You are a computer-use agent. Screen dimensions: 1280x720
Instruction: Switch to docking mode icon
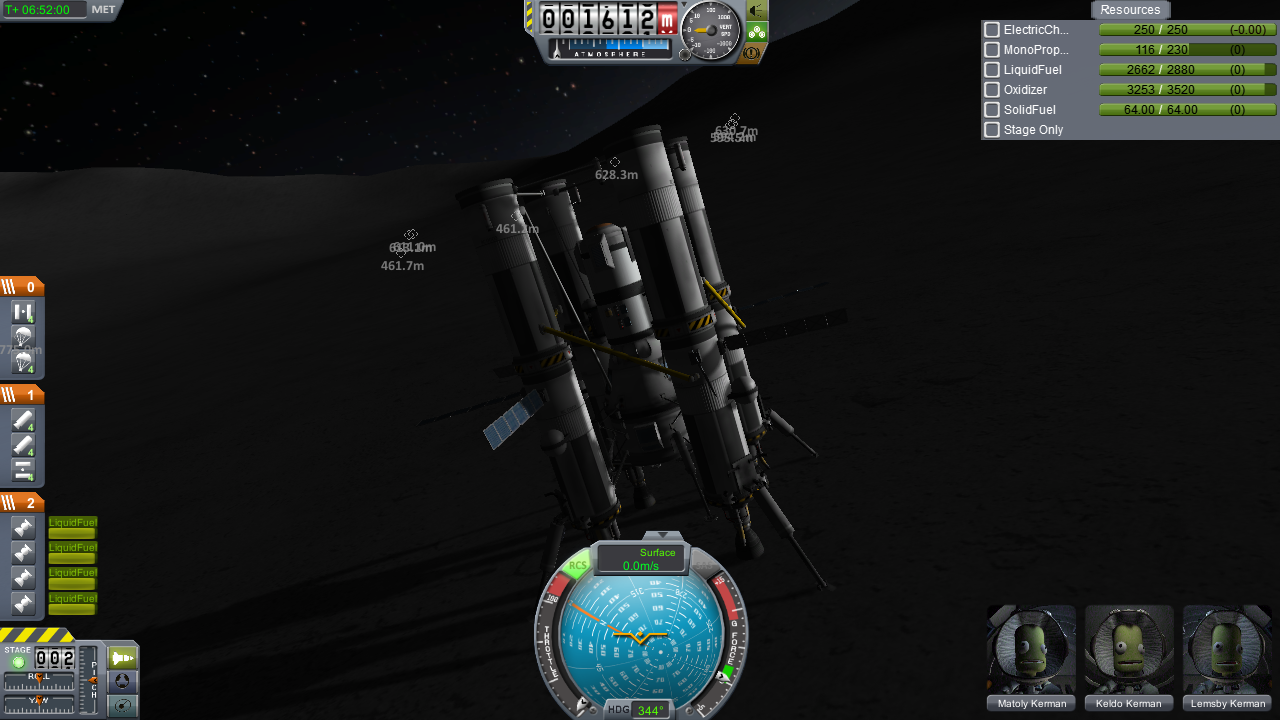click(122, 681)
